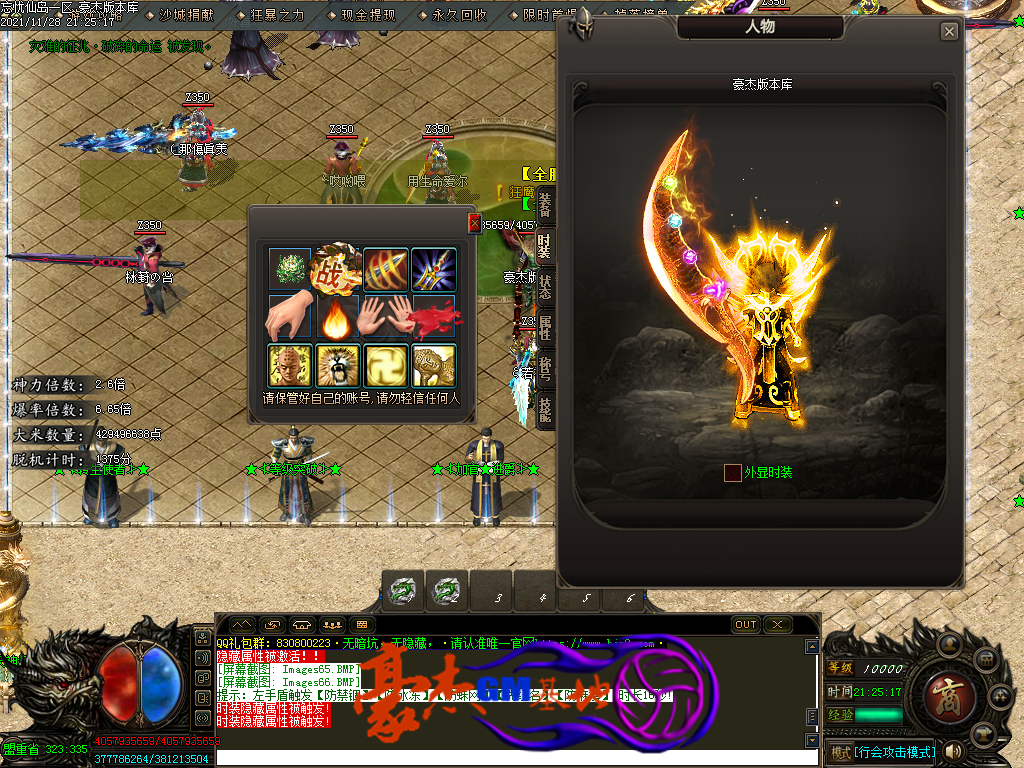Toggle the 外显时装 checkbox
1024x768 pixels.
(x=733, y=472)
